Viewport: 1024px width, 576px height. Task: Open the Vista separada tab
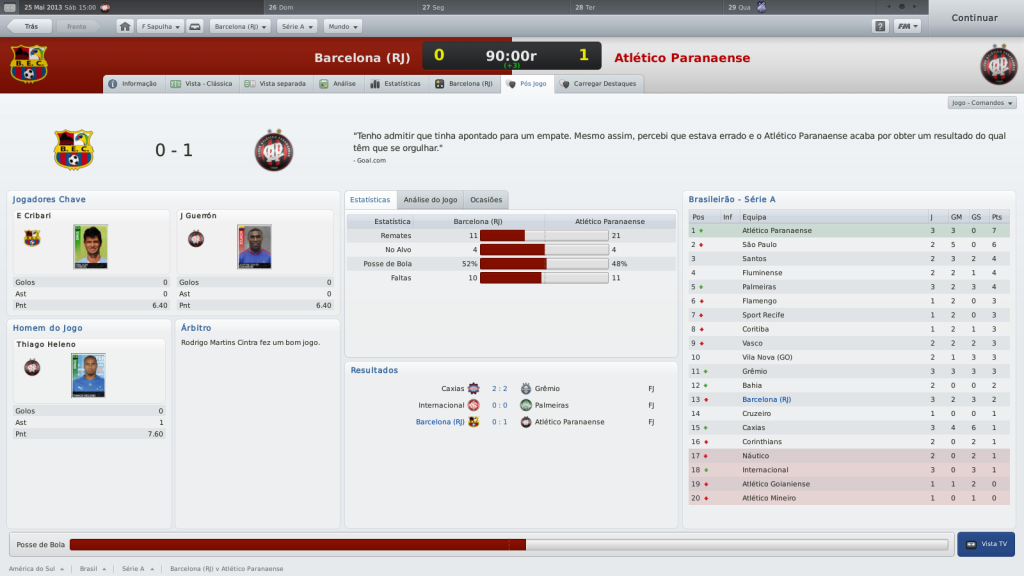pos(276,84)
